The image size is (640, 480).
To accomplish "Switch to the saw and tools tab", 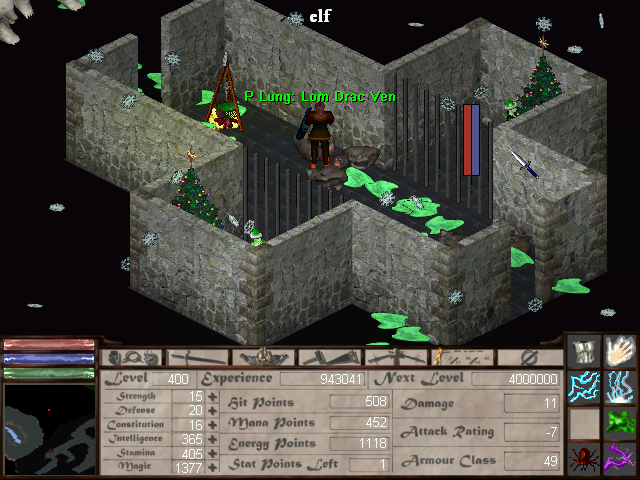I will pyautogui.click(x=330, y=357).
